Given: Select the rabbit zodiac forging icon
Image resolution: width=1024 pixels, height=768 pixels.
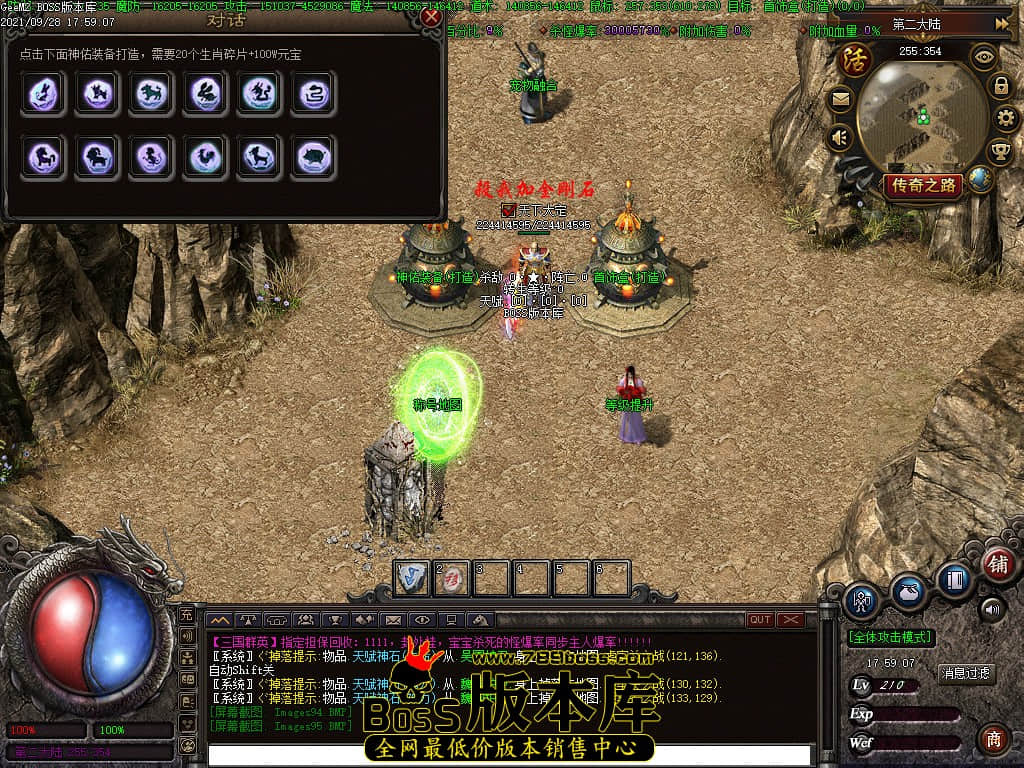Looking at the screenshot, I should point(205,94).
